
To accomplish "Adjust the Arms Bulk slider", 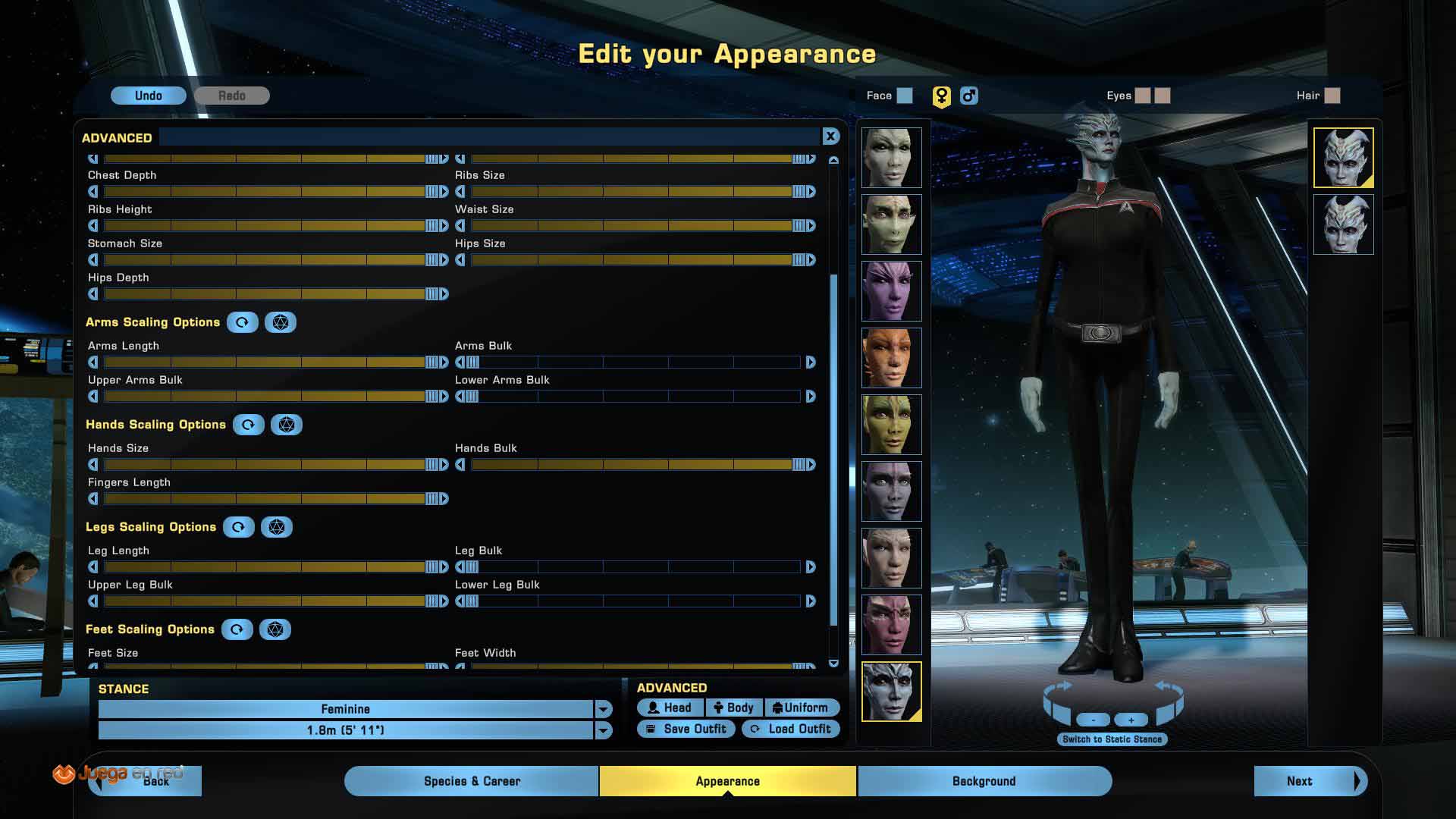I will click(x=635, y=362).
